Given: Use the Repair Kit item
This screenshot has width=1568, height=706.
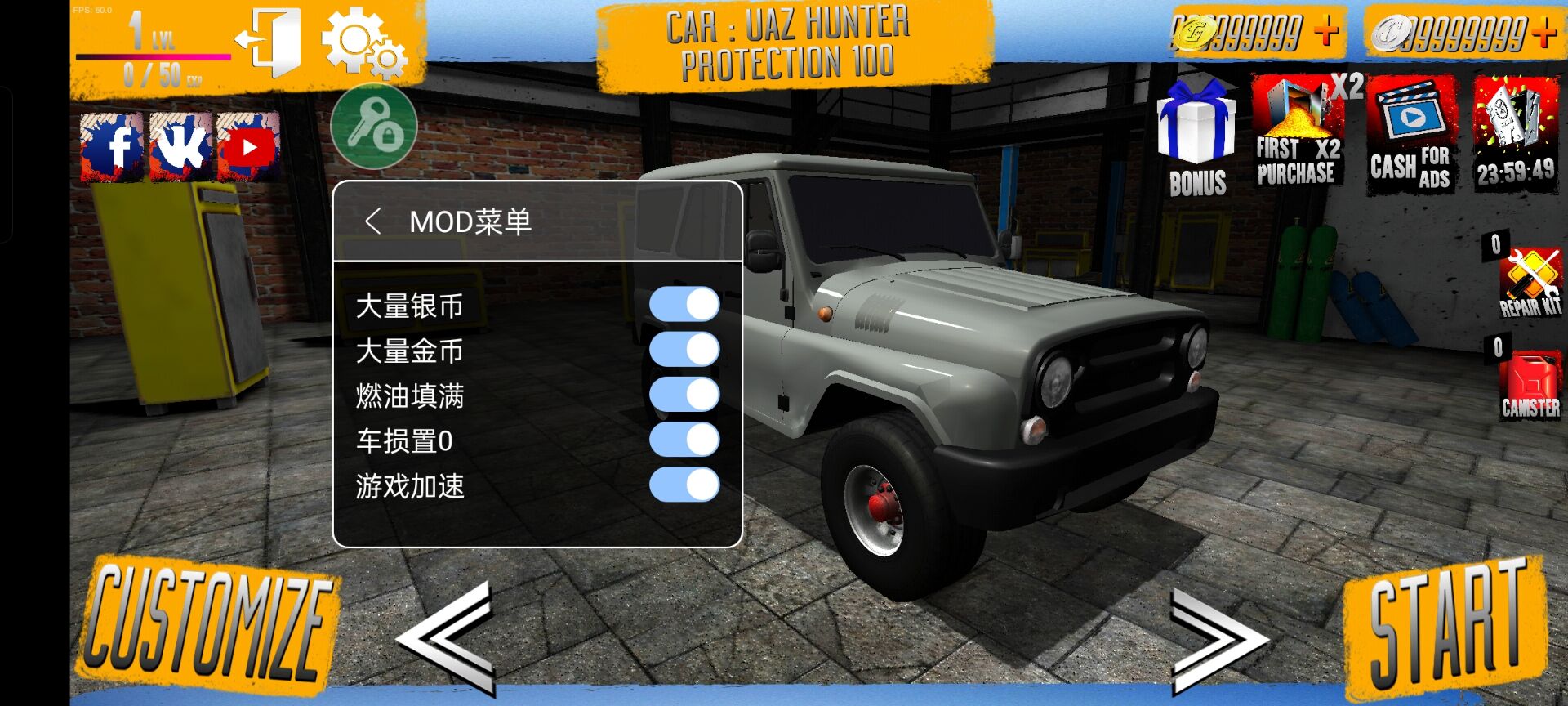Looking at the screenshot, I should click(1530, 282).
